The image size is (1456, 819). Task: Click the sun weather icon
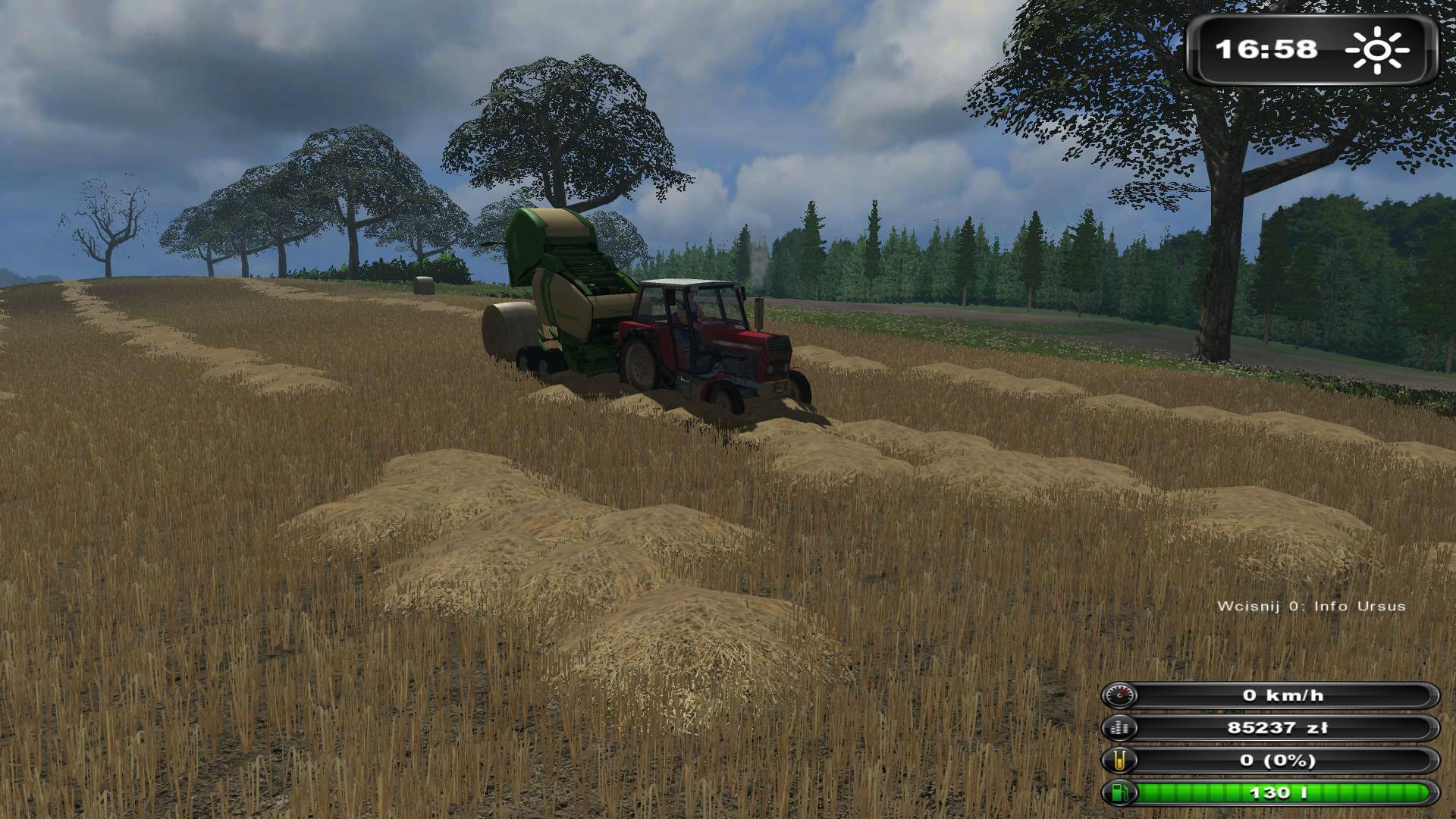[x=1377, y=50]
